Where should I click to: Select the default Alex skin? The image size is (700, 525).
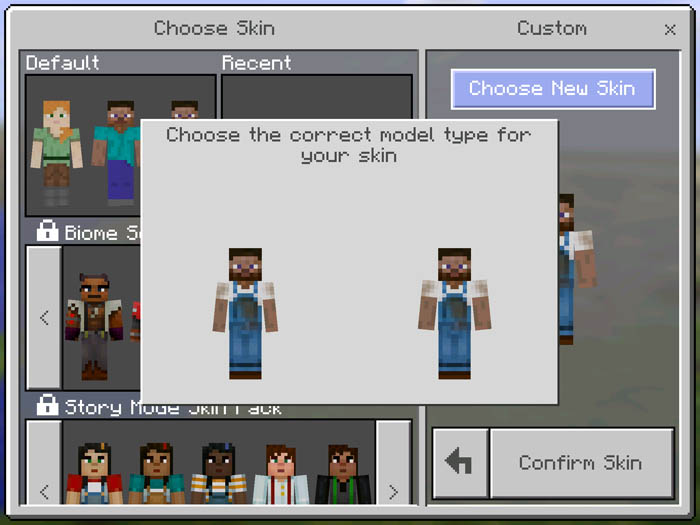56,148
